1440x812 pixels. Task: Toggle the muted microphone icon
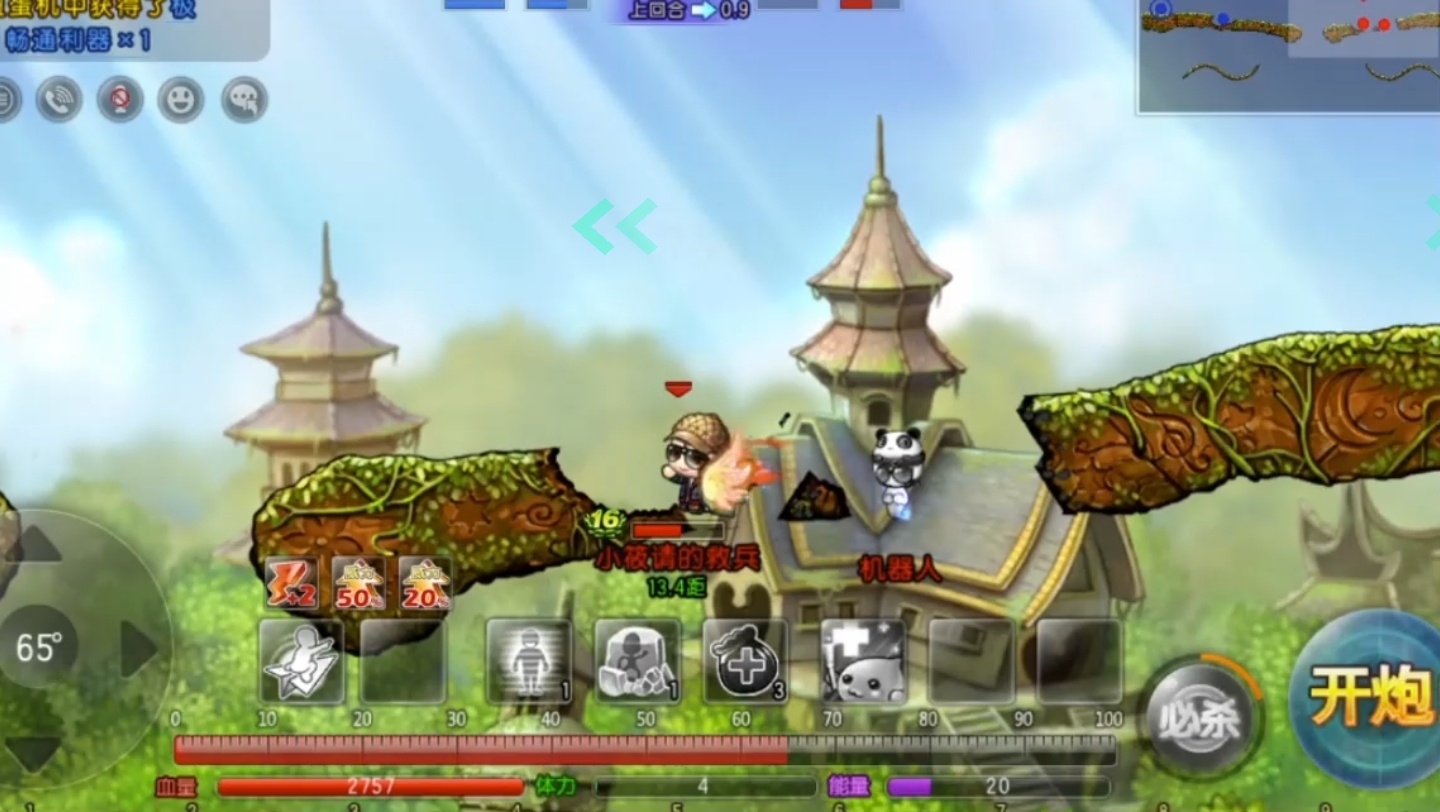pyautogui.click(x=120, y=100)
